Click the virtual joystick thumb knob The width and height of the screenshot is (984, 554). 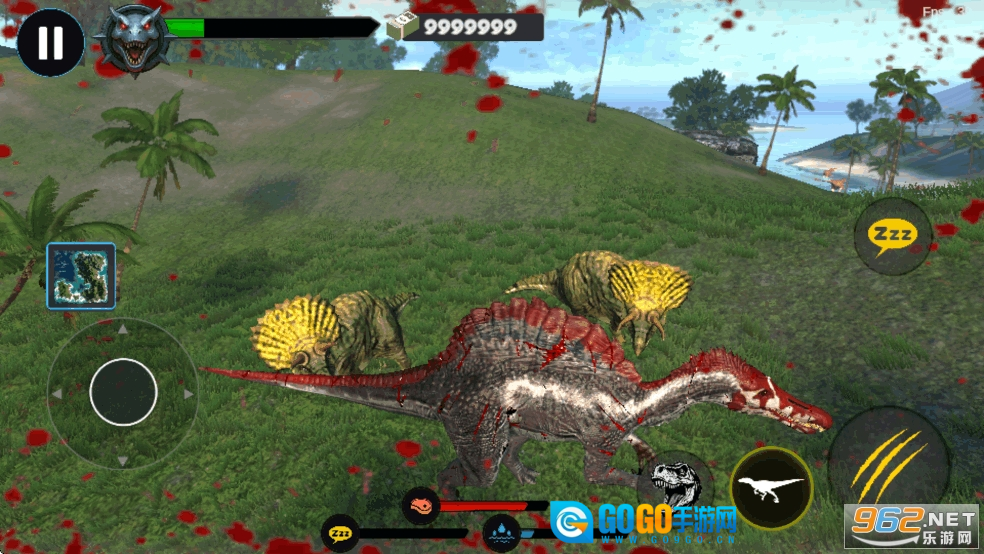point(124,392)
